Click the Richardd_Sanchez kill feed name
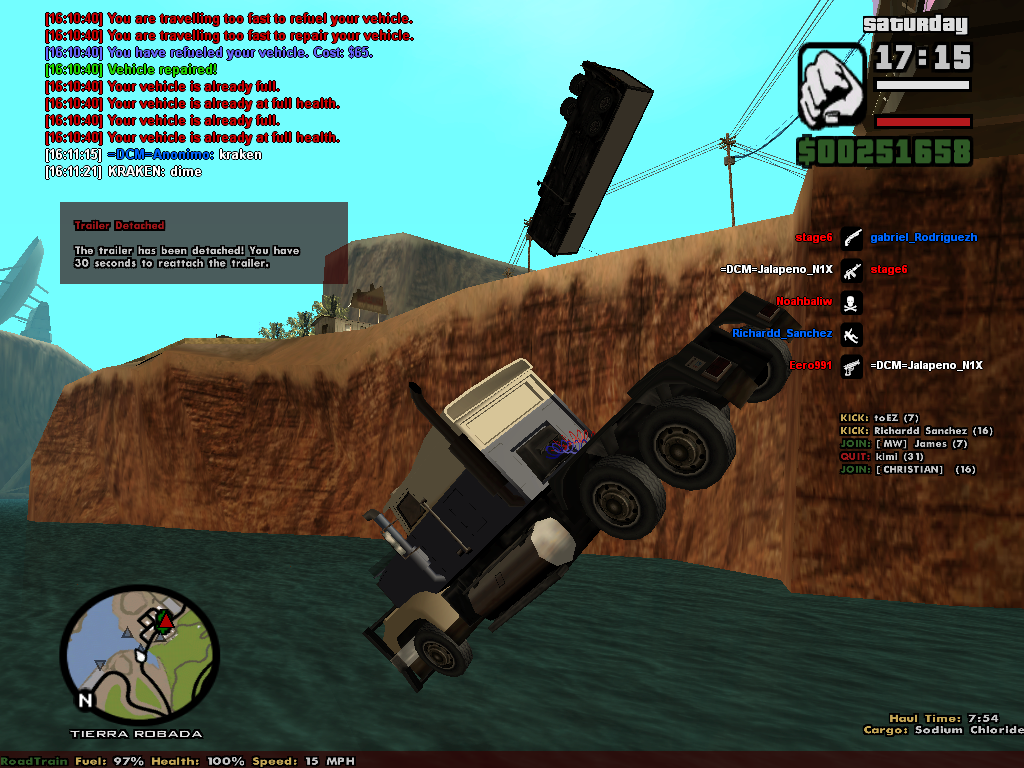Screen dimensions: 1024x768 tap(782, 334)
